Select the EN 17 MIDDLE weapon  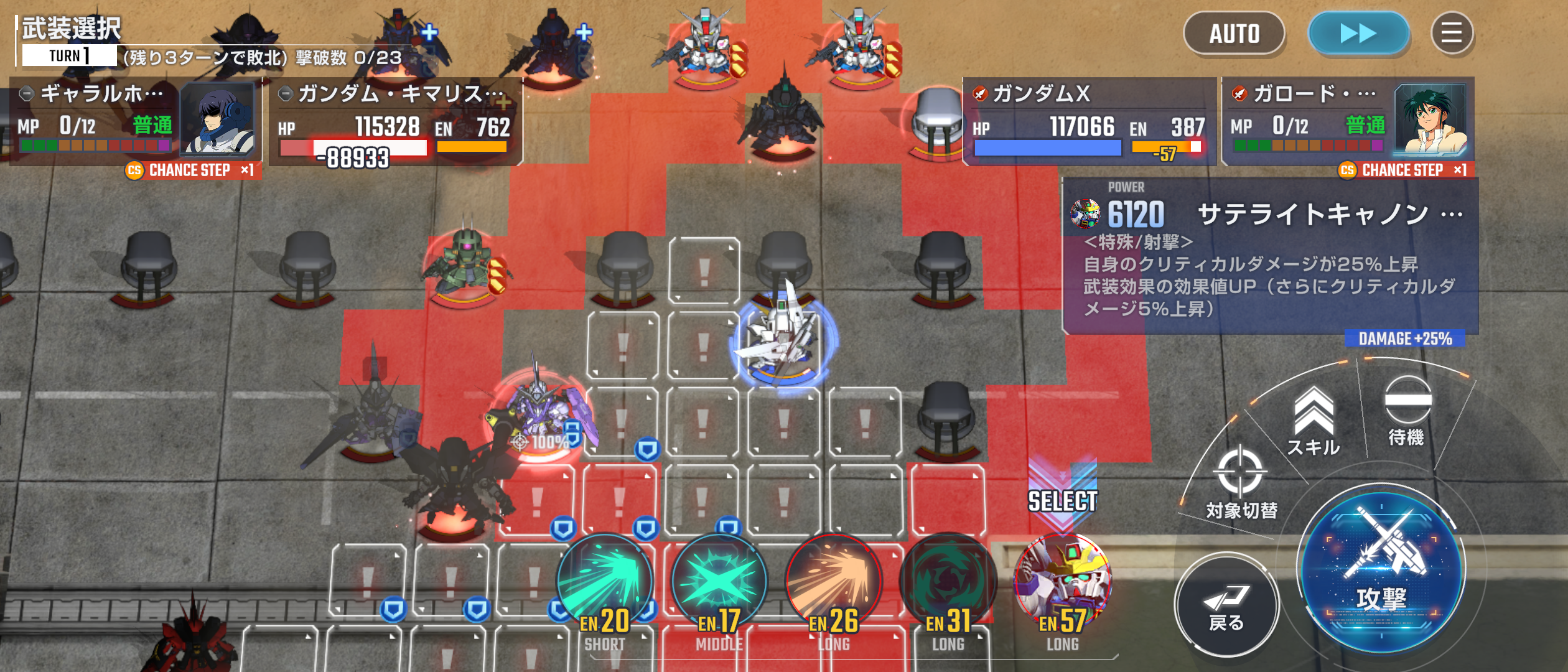pos(719,585)
